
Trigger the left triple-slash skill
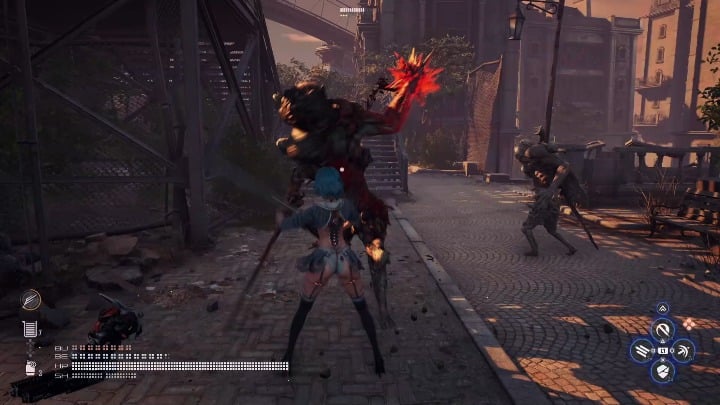tap(641, 350)
